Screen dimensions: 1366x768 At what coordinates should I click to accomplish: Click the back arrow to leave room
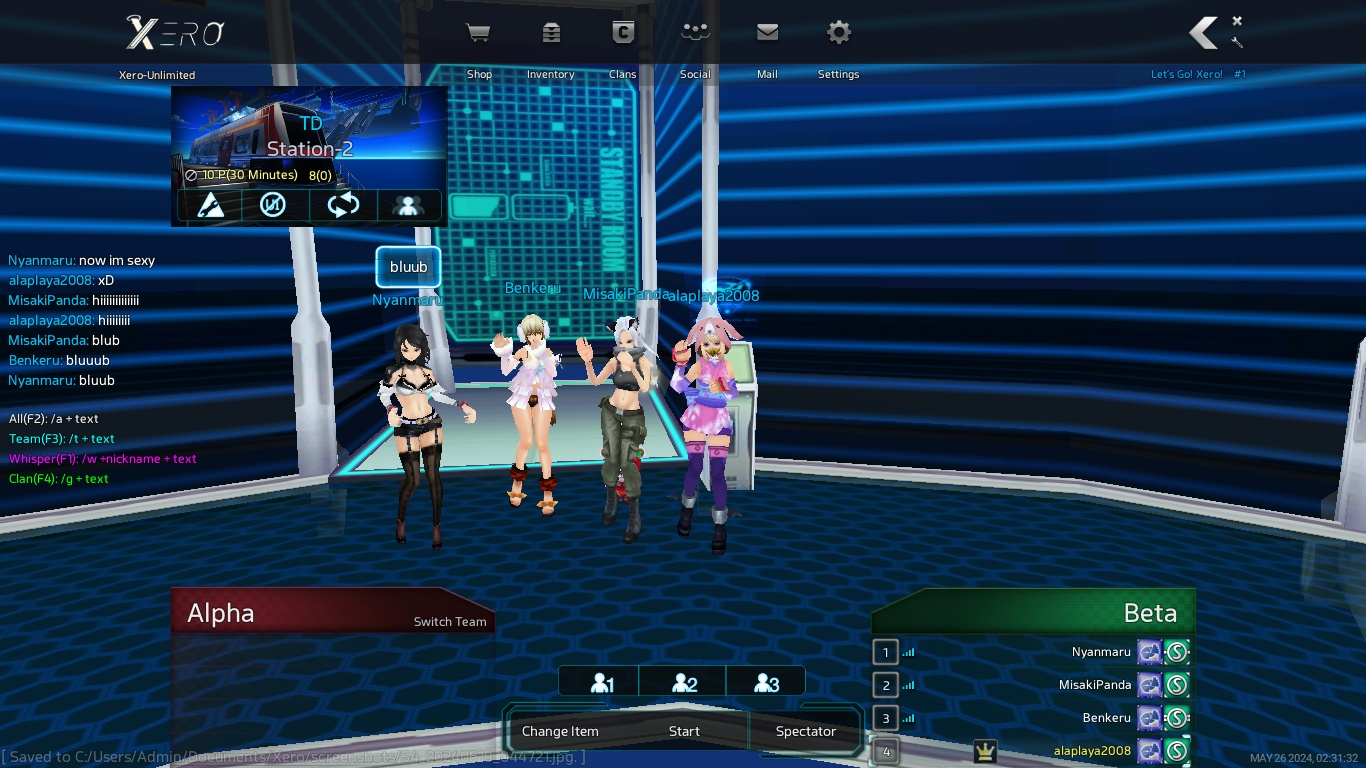coord(1203,33)
